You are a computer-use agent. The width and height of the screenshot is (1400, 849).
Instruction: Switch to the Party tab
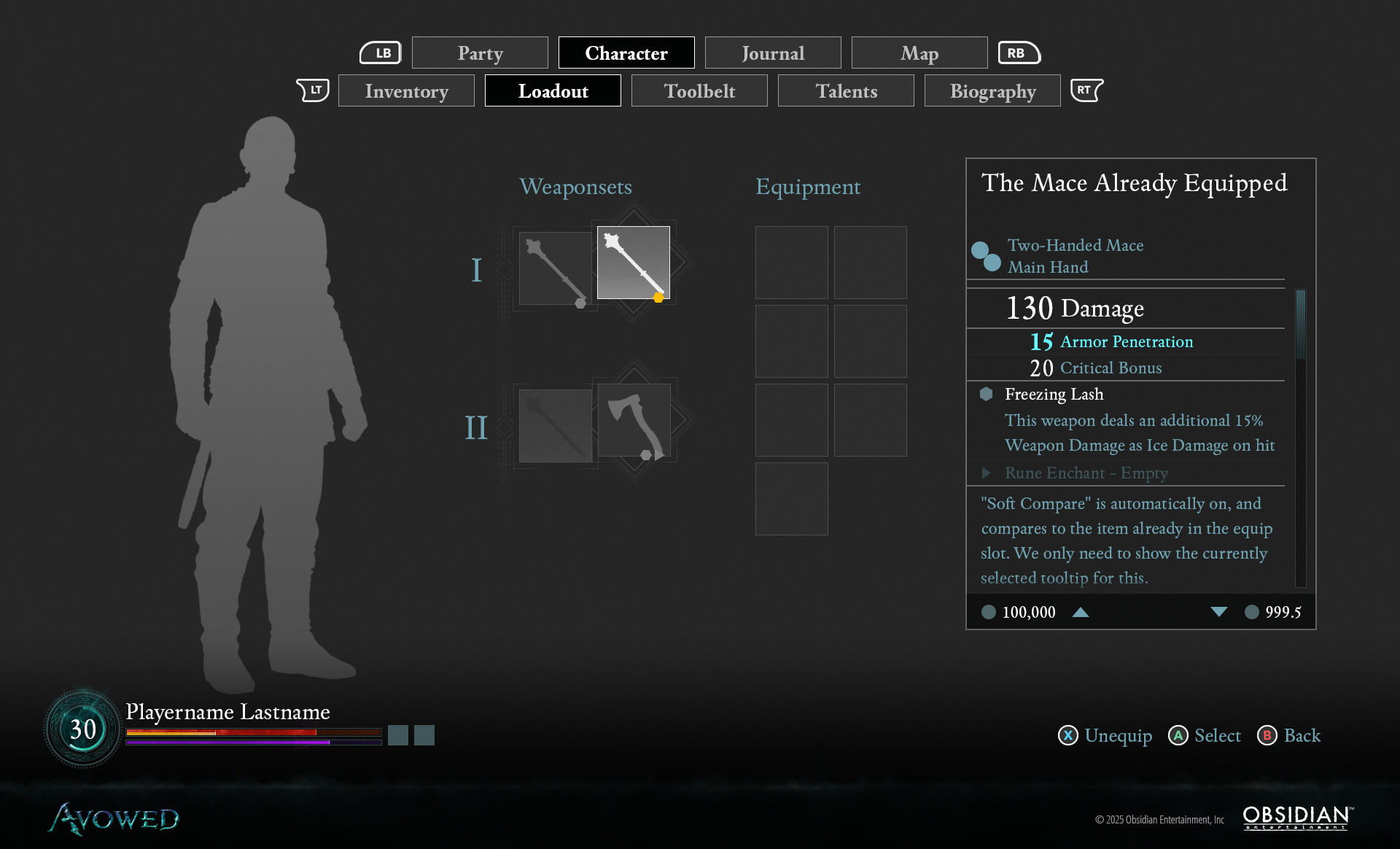click(480, 53)
